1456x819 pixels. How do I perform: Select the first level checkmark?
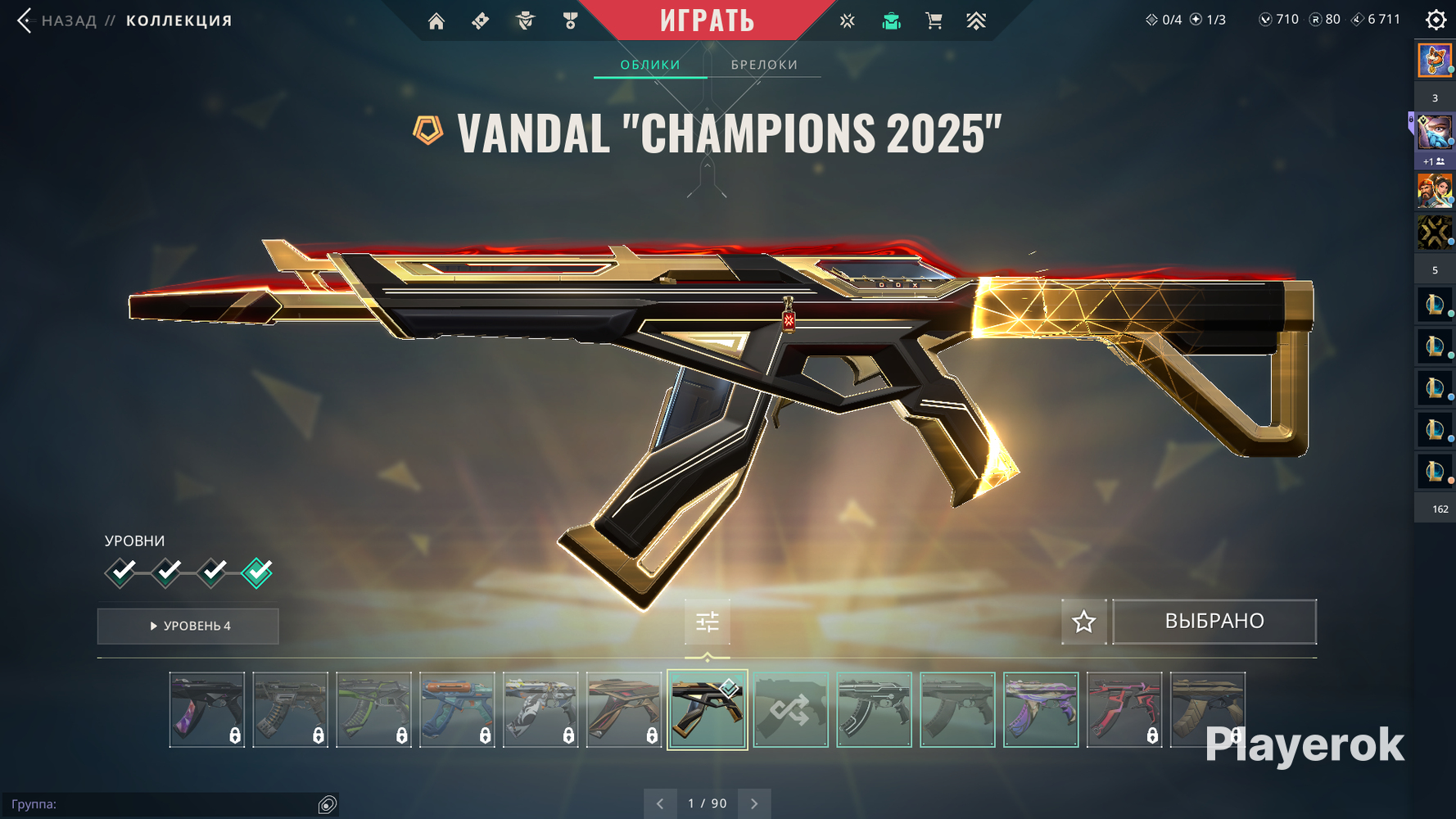click(121, 572)
